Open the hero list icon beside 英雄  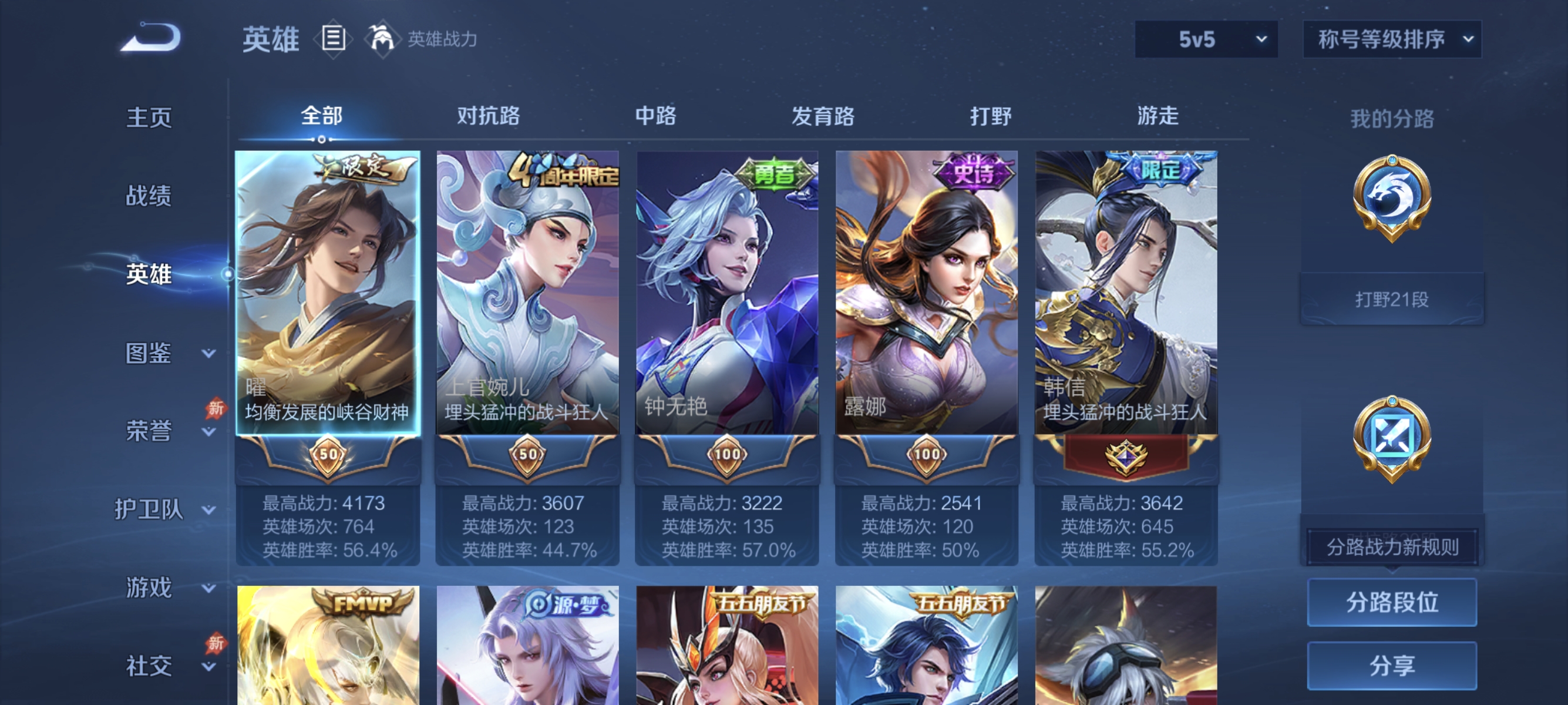332,38
